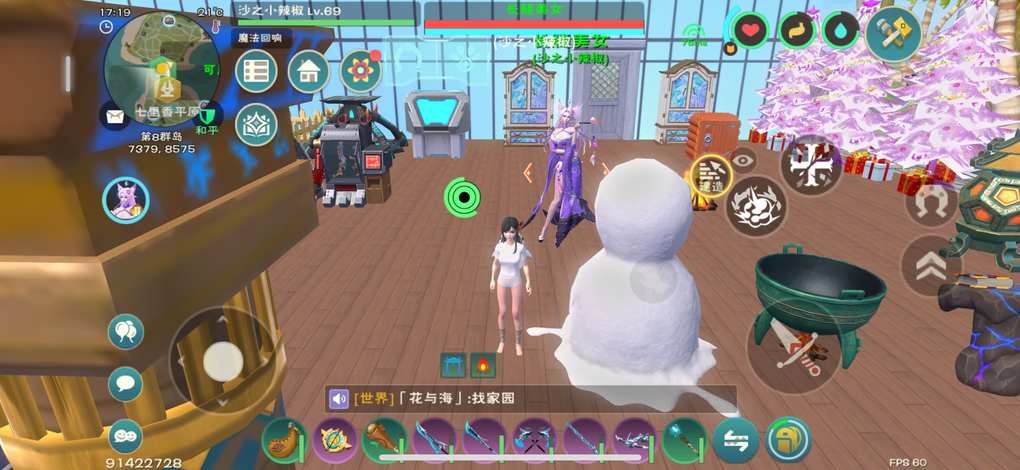Image resolution: width=1020 pixels, height=470 pixels.
Task: Use the roasted meat hotbar slot
Action: click(285, 440)
